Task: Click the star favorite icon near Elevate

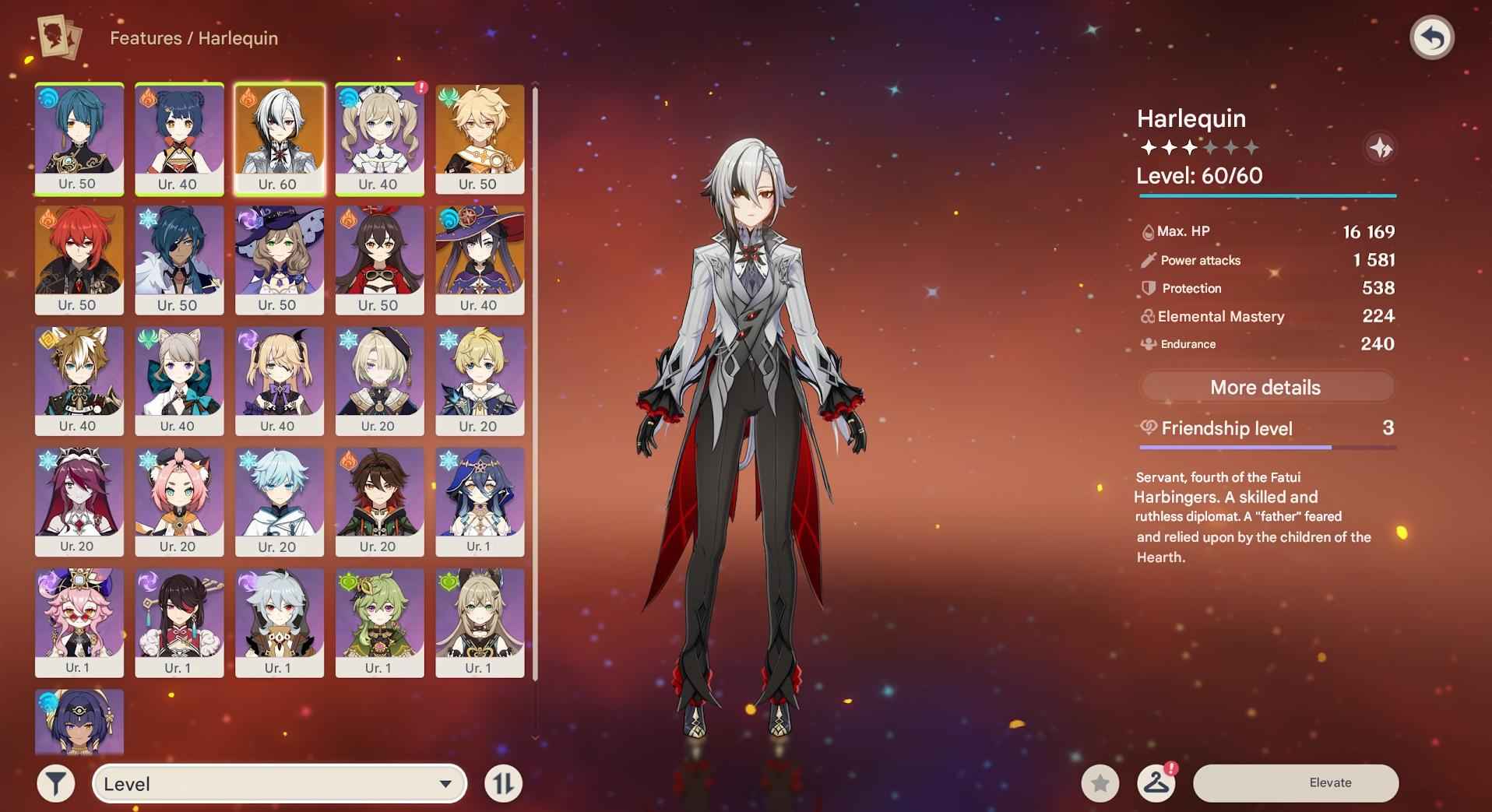Action: 1100,783
